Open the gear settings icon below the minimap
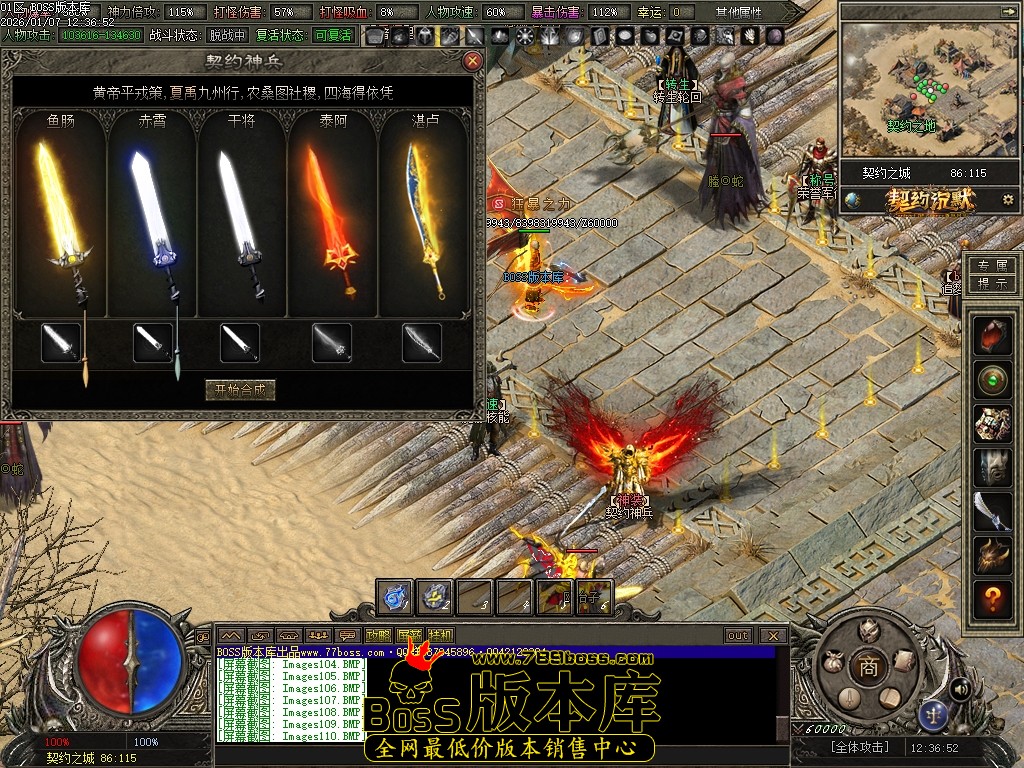Screen dimensions: 1024x768 (x=1007, y=200)
